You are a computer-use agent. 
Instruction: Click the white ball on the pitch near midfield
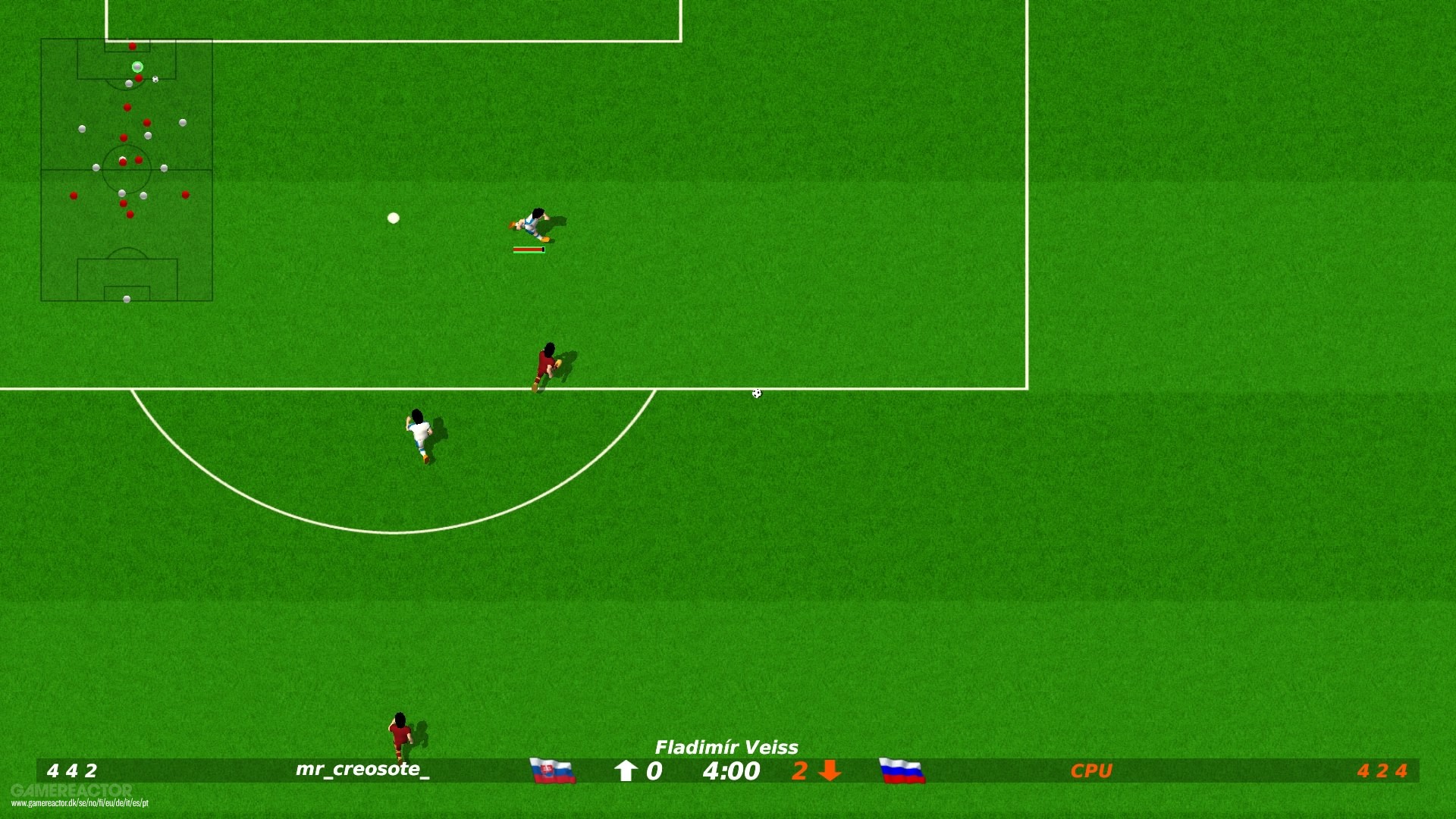coord(392,218)
